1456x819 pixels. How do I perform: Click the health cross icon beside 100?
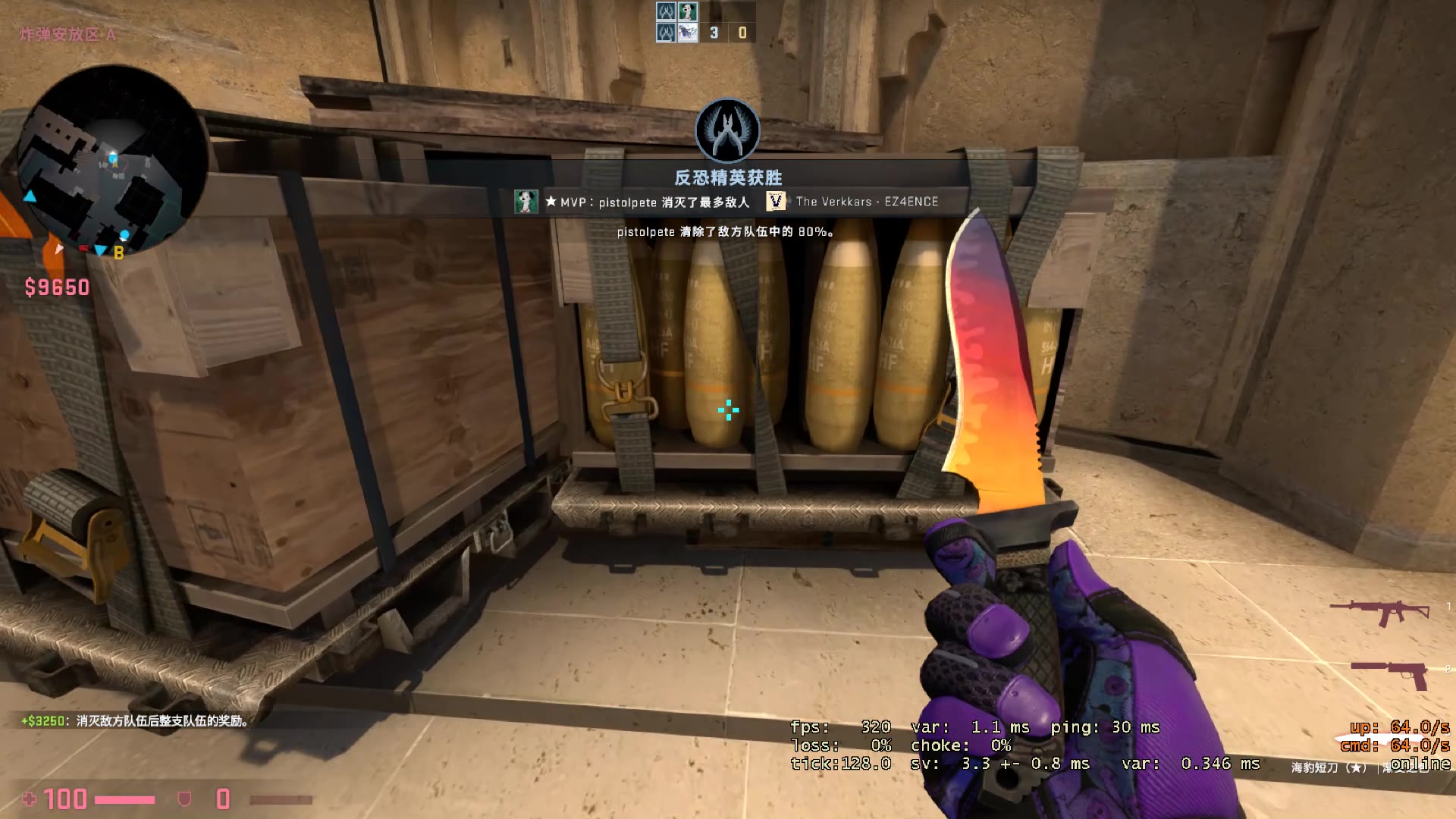[x=31, y=799]
